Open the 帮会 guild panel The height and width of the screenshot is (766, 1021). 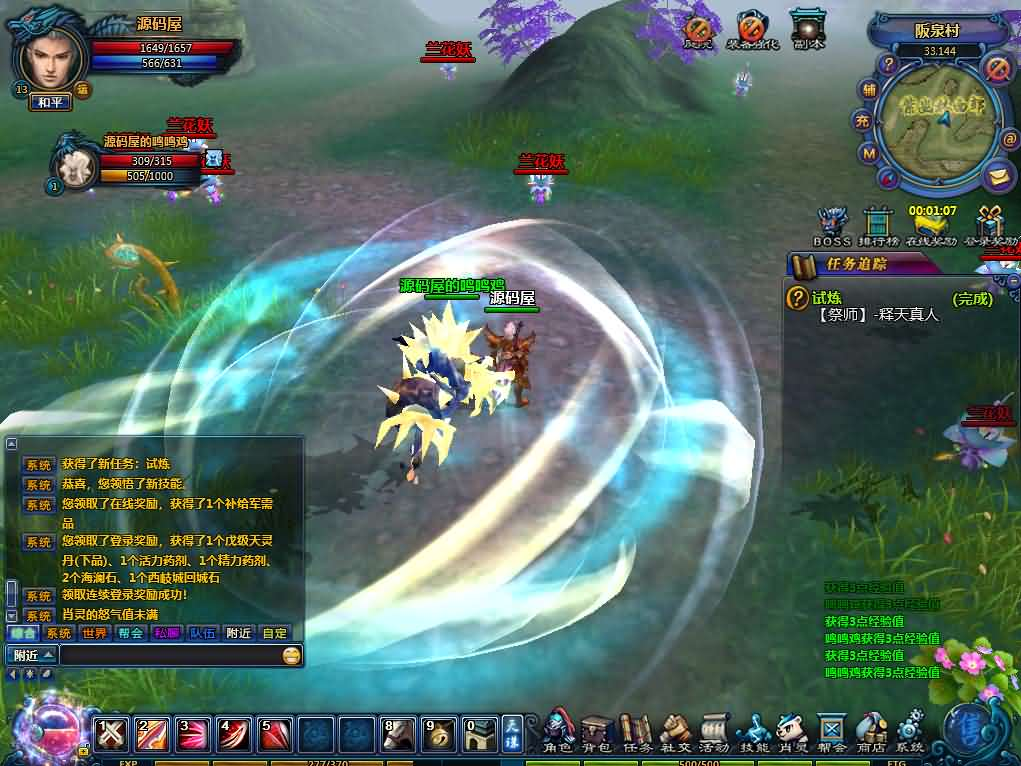click(x=832, y=731)
